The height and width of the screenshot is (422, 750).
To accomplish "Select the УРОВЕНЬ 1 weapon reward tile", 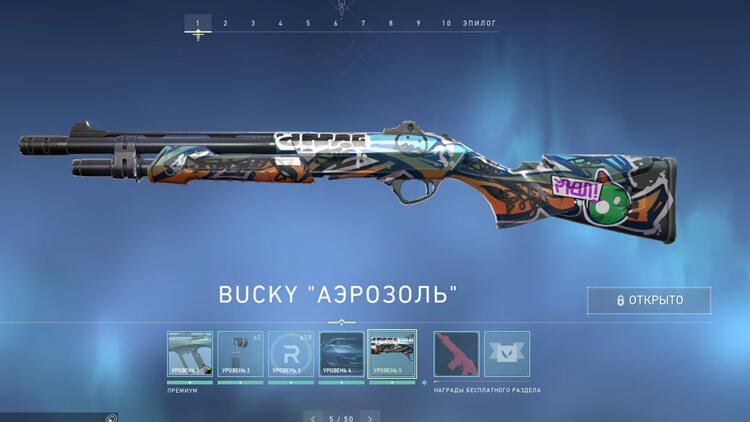I will pos(190,354).
